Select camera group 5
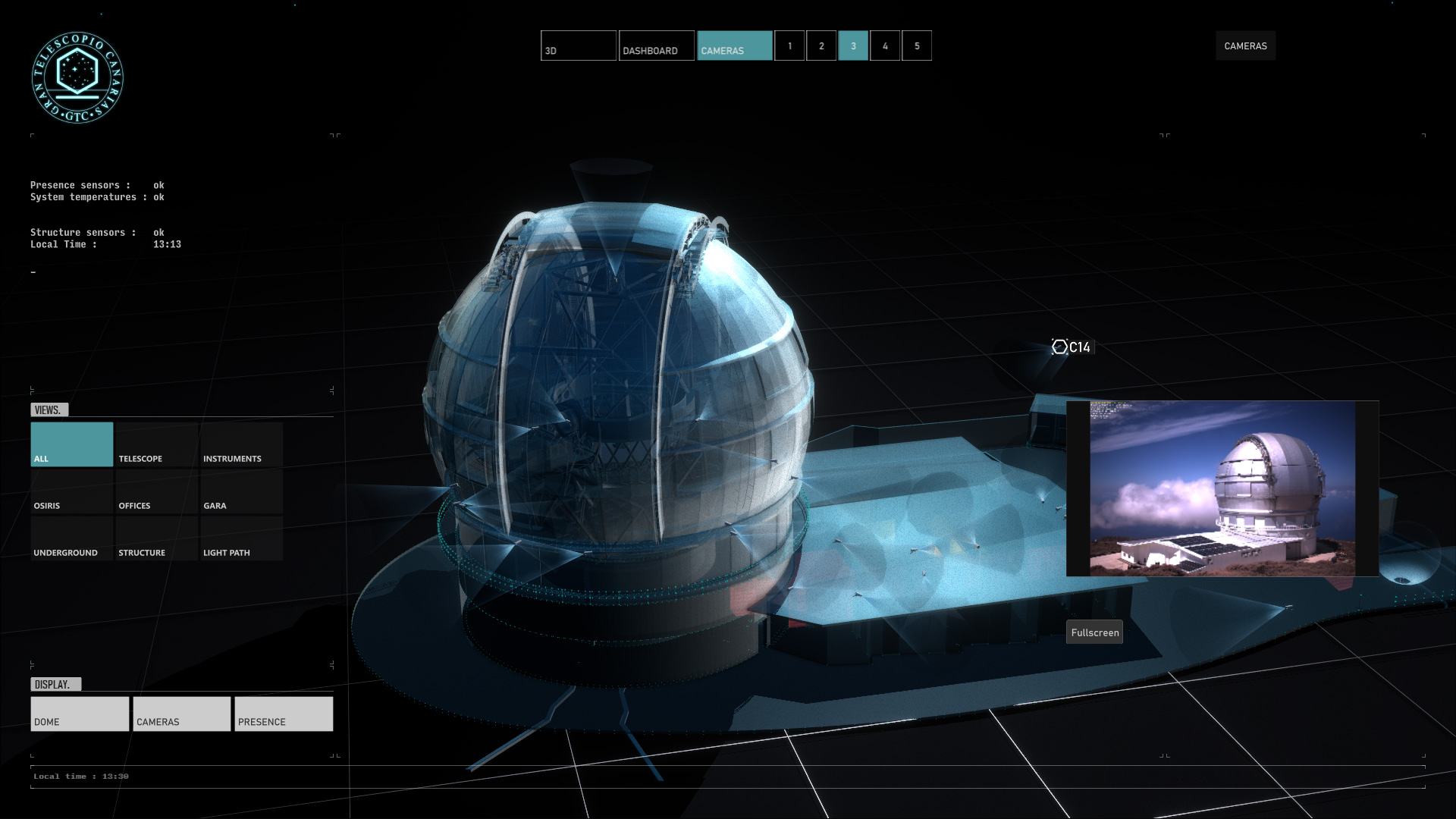Viewport: 1456px width, 819px height. [x=916, y=45]
